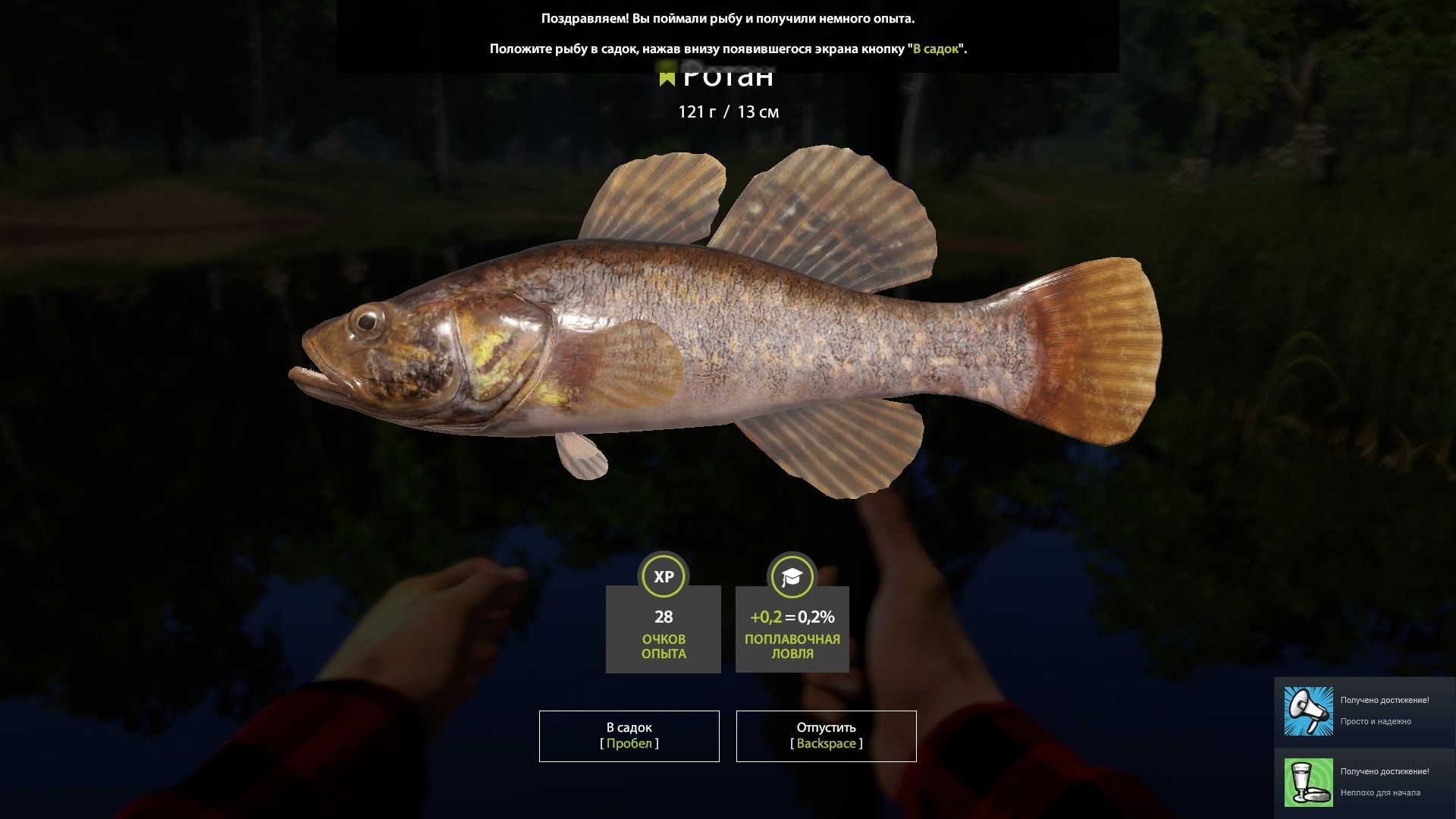
Task: Click the Пробел keybind hint
Action: [629, 744]
